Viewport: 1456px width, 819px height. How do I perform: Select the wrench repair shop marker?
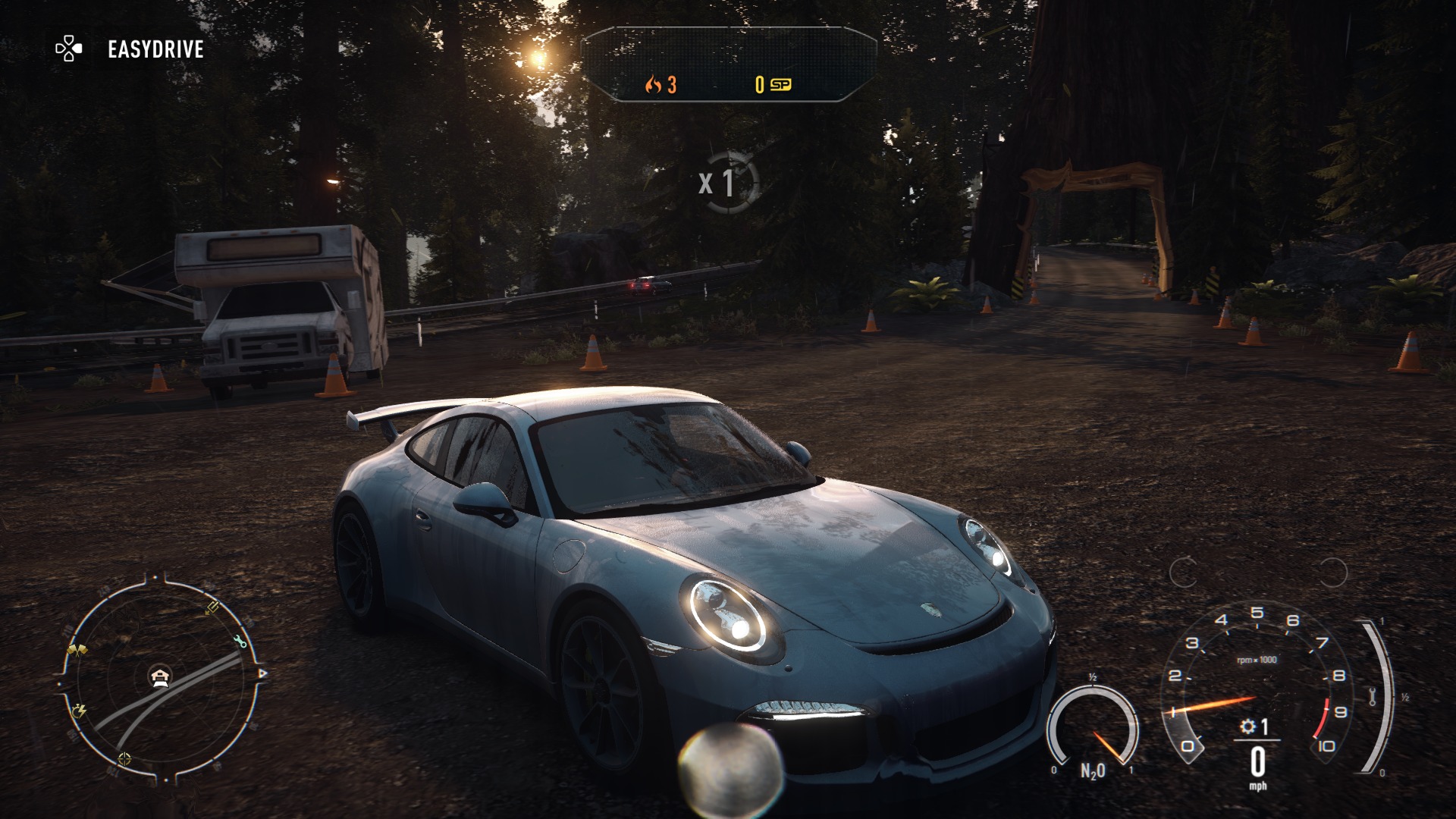[241, 642]
